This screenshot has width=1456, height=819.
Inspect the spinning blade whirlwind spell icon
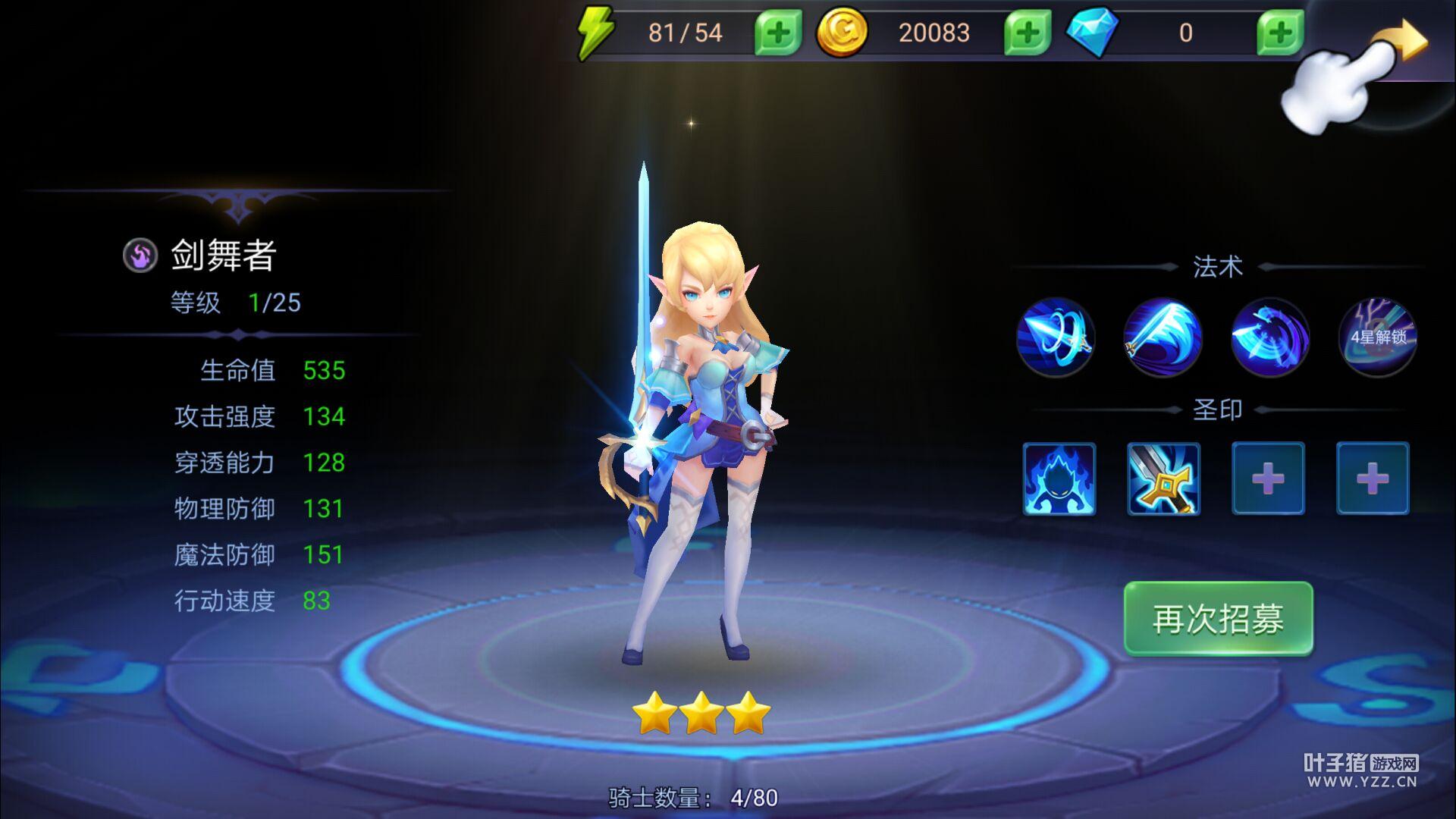[x=1270, y=337]
